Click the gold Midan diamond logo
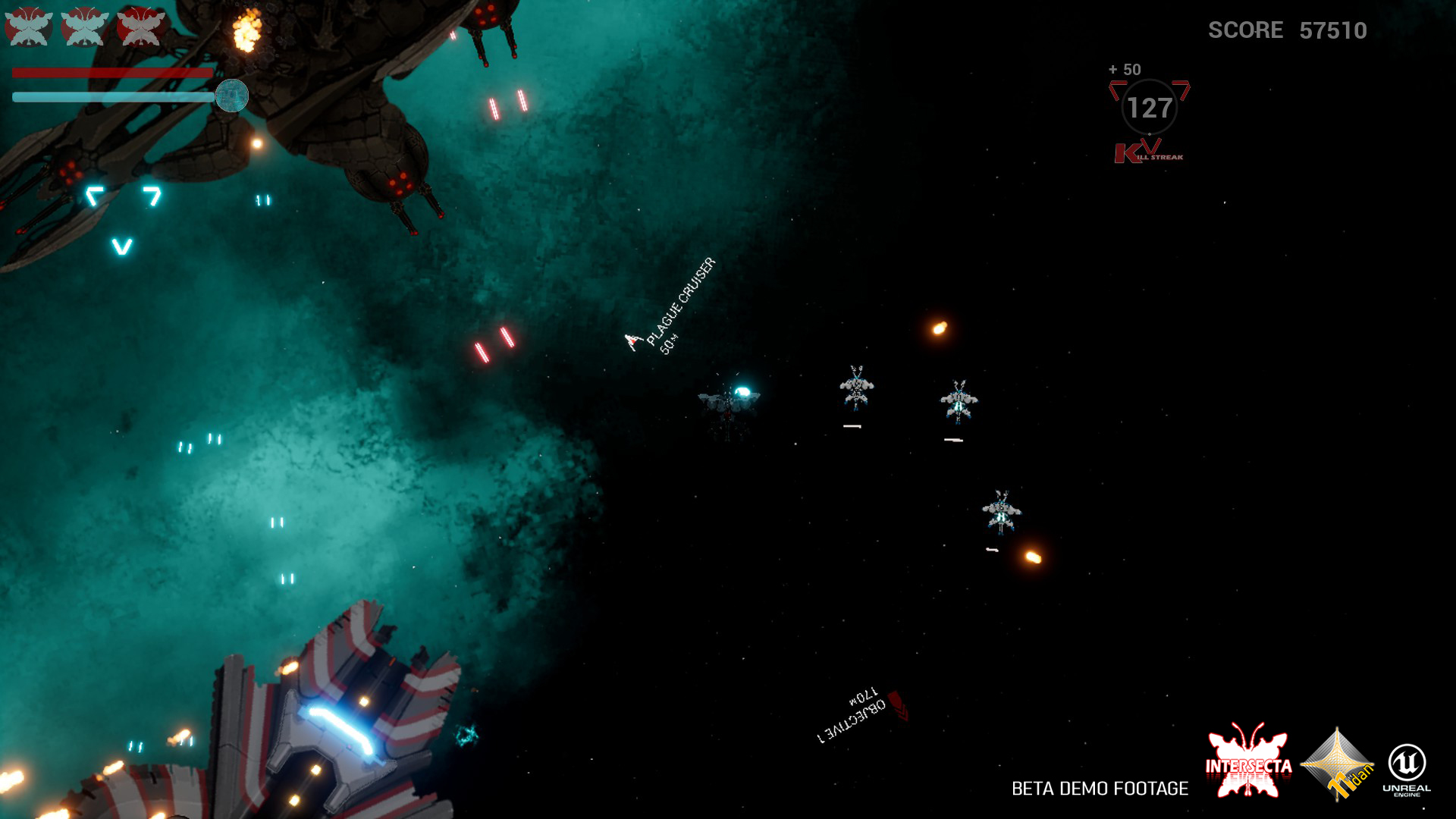 pos(1338,764)
